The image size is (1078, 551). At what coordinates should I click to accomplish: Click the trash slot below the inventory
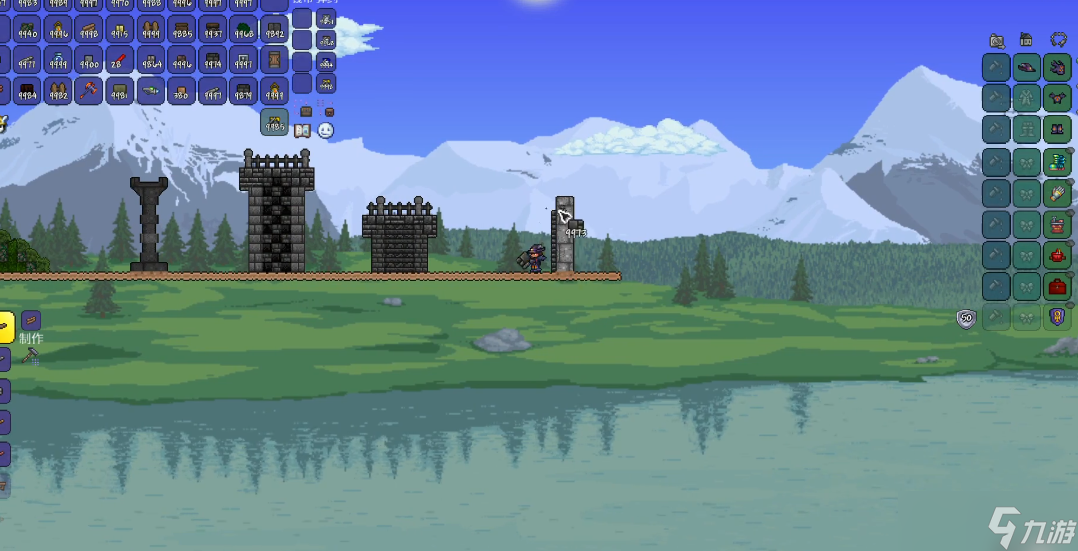274,123
